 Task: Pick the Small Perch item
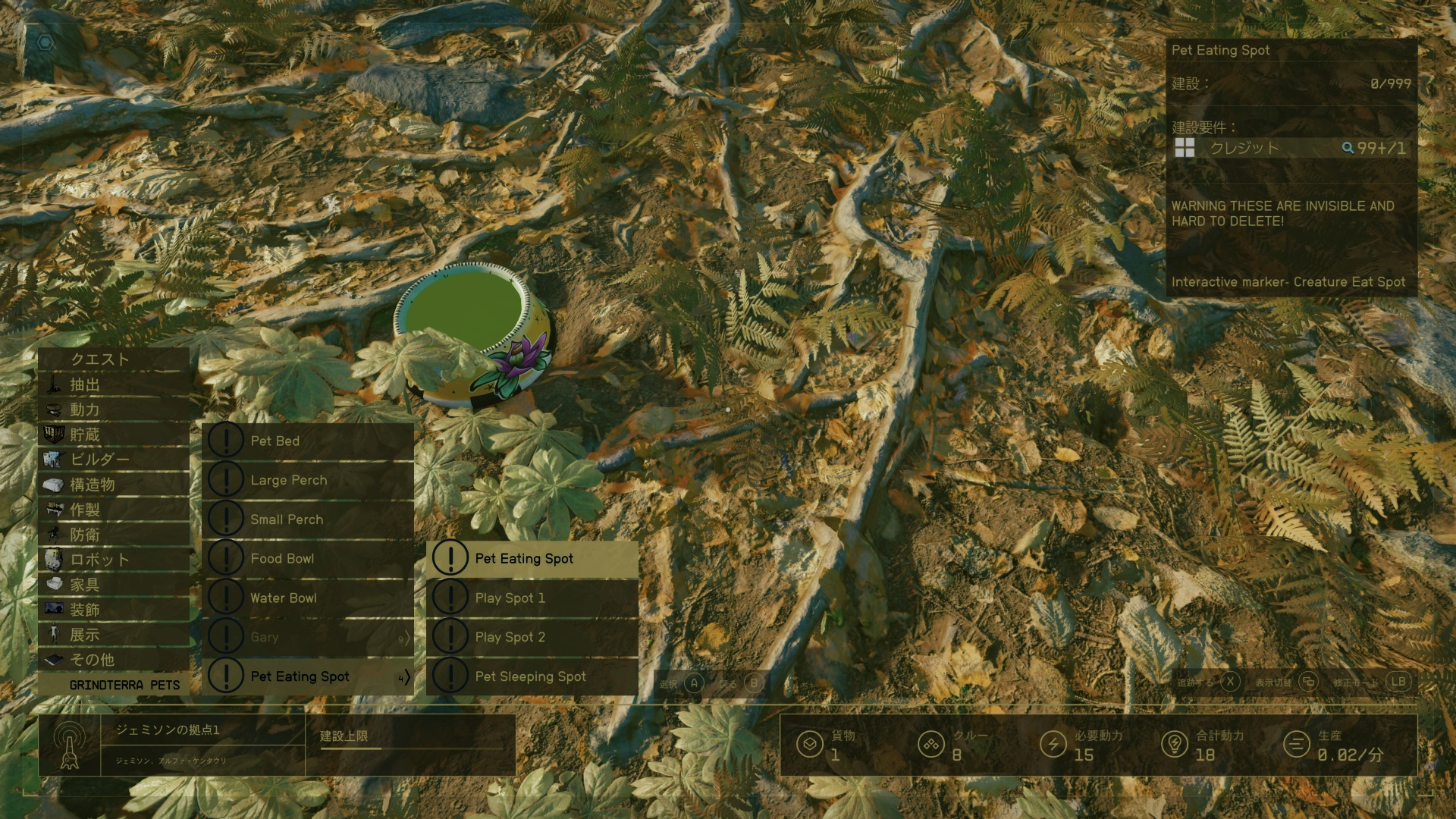tap(308, 519)
